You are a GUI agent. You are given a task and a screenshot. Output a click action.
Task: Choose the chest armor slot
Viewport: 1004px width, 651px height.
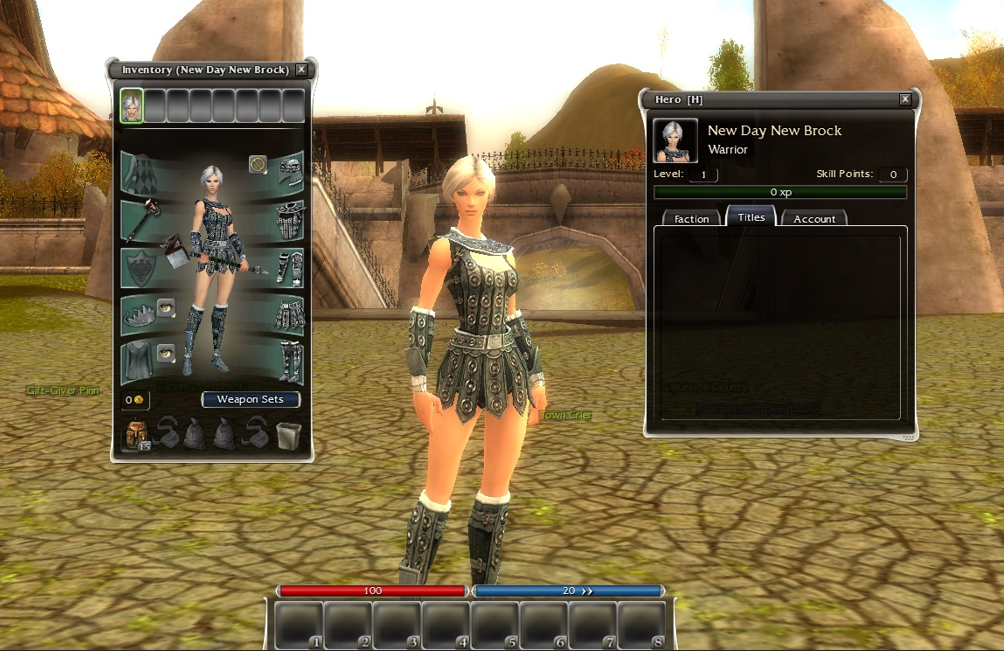coord(289,220)
